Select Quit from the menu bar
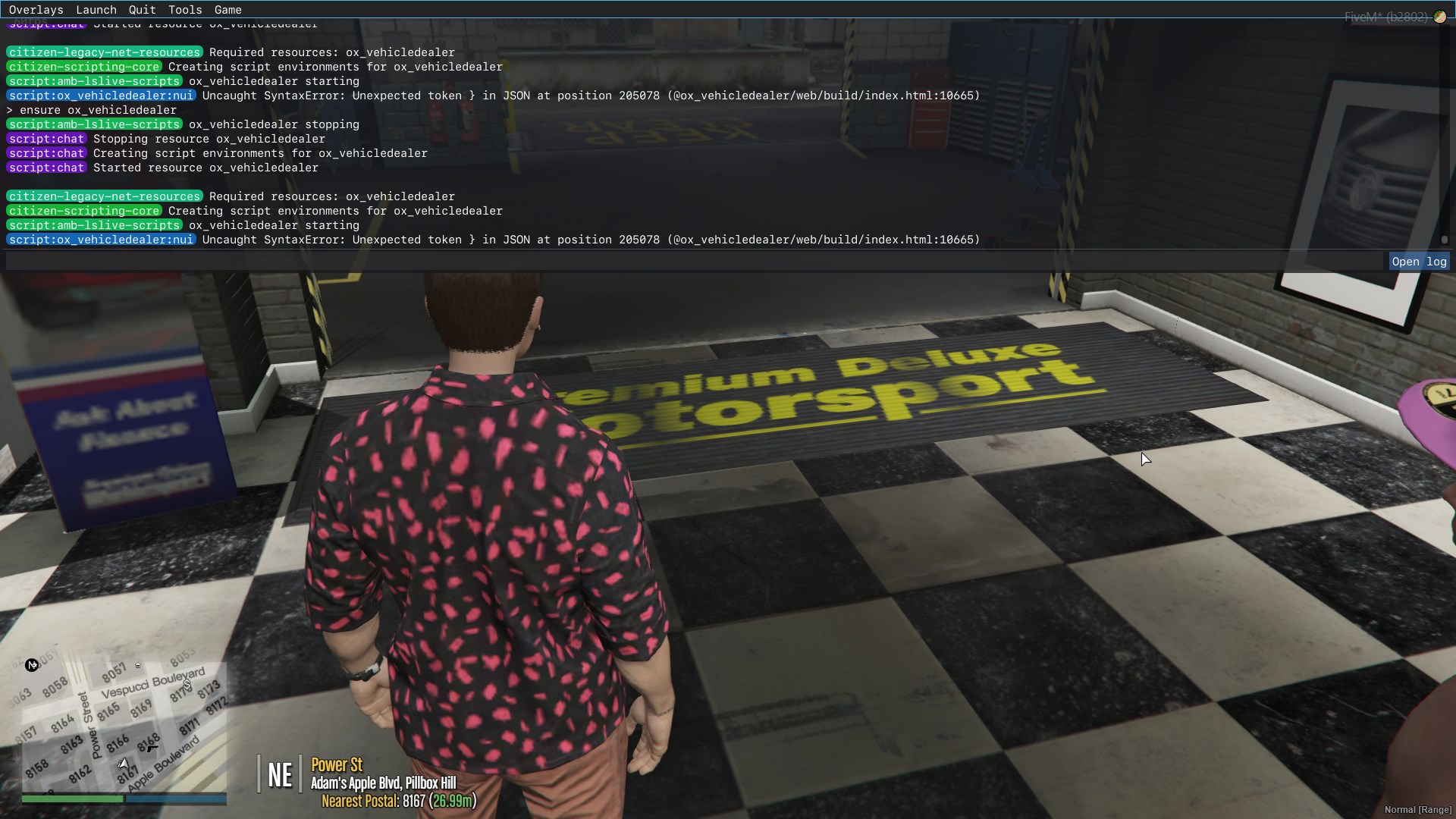Image resolution: width=1456 pixels, height=819 pixels. coord(142,10)
